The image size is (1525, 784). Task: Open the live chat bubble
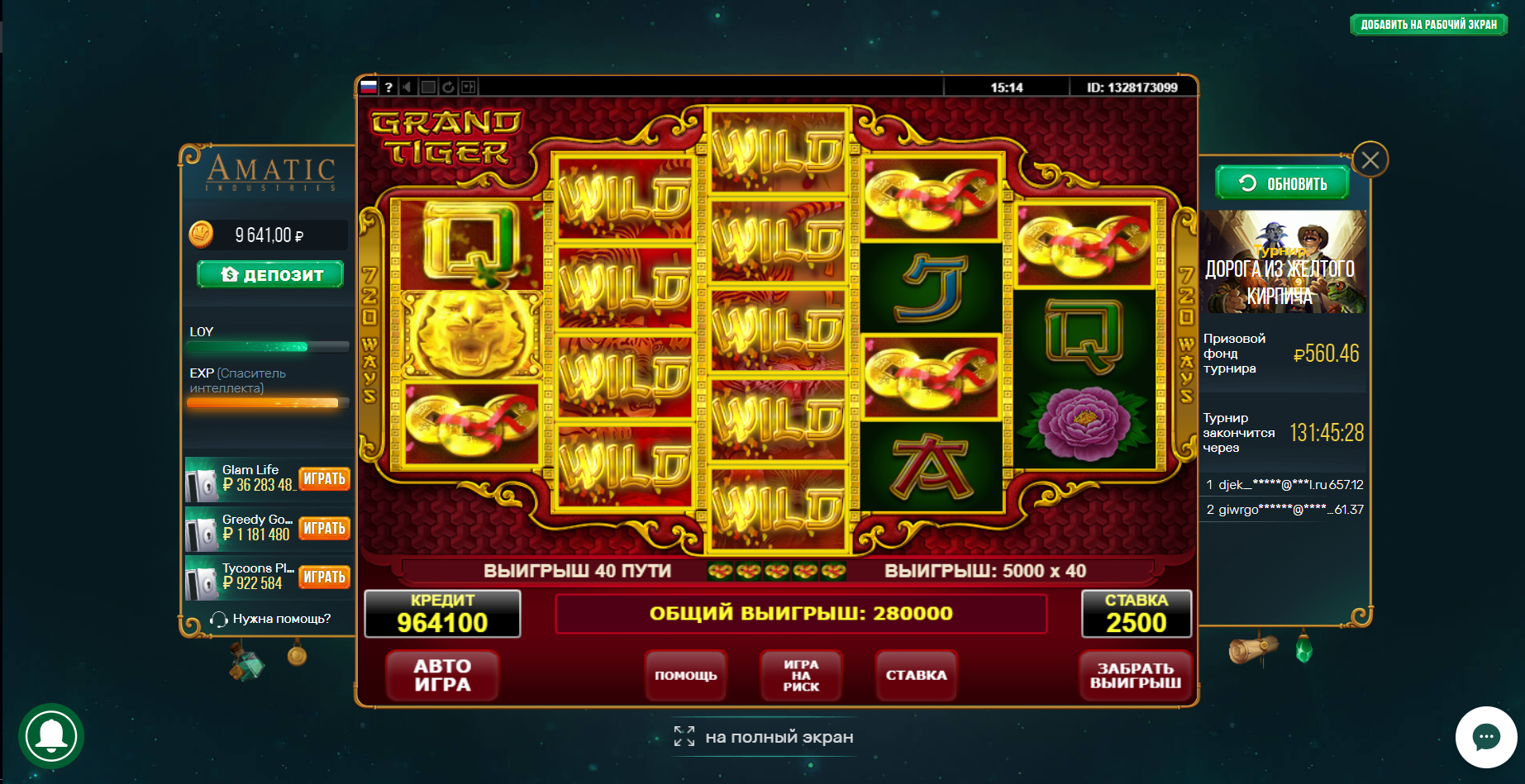point(1485,737)
